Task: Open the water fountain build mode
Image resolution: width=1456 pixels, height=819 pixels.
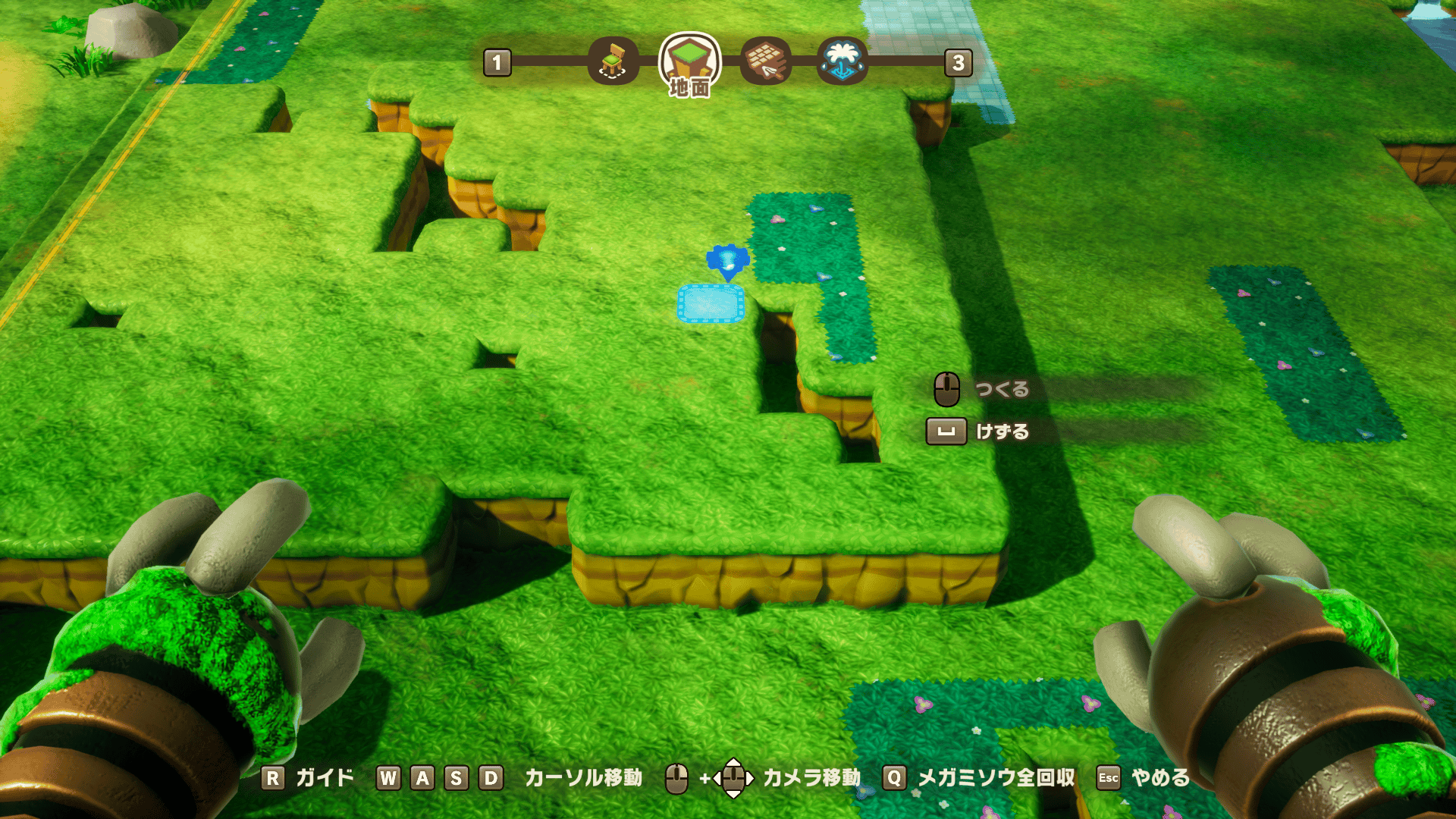Action: (843, 61)
